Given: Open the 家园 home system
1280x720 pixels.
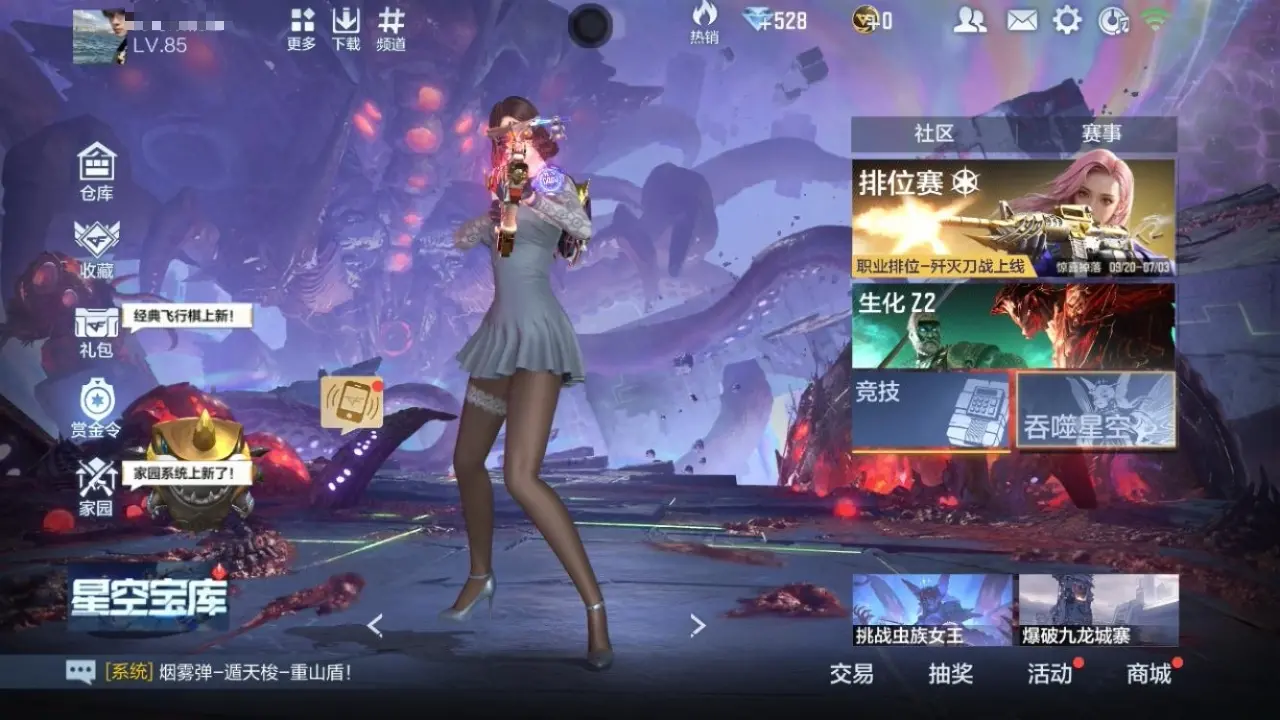Looking at the screenshot, I should click(x=97, y=488).
